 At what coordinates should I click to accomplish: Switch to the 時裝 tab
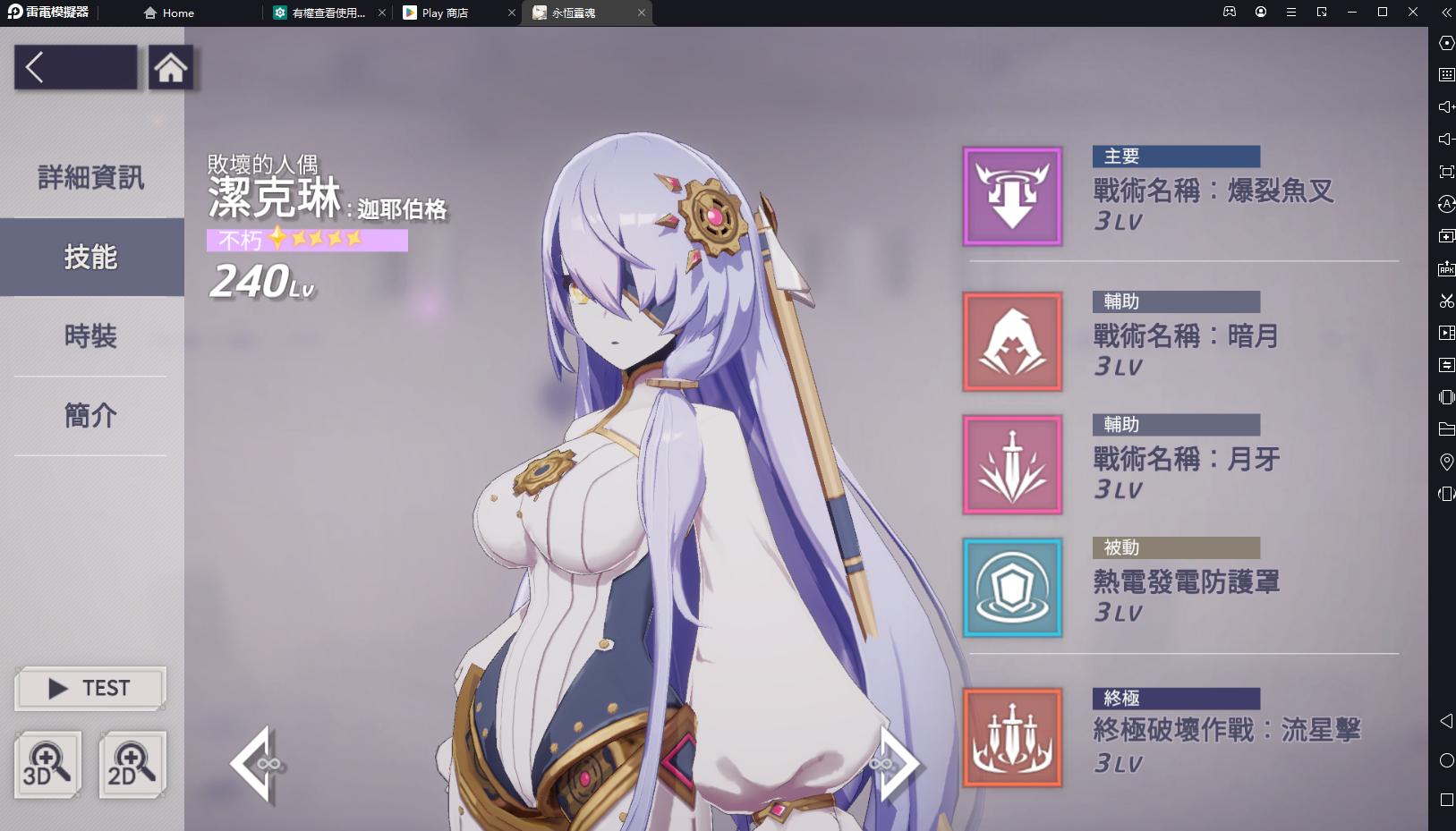[89, 337]
